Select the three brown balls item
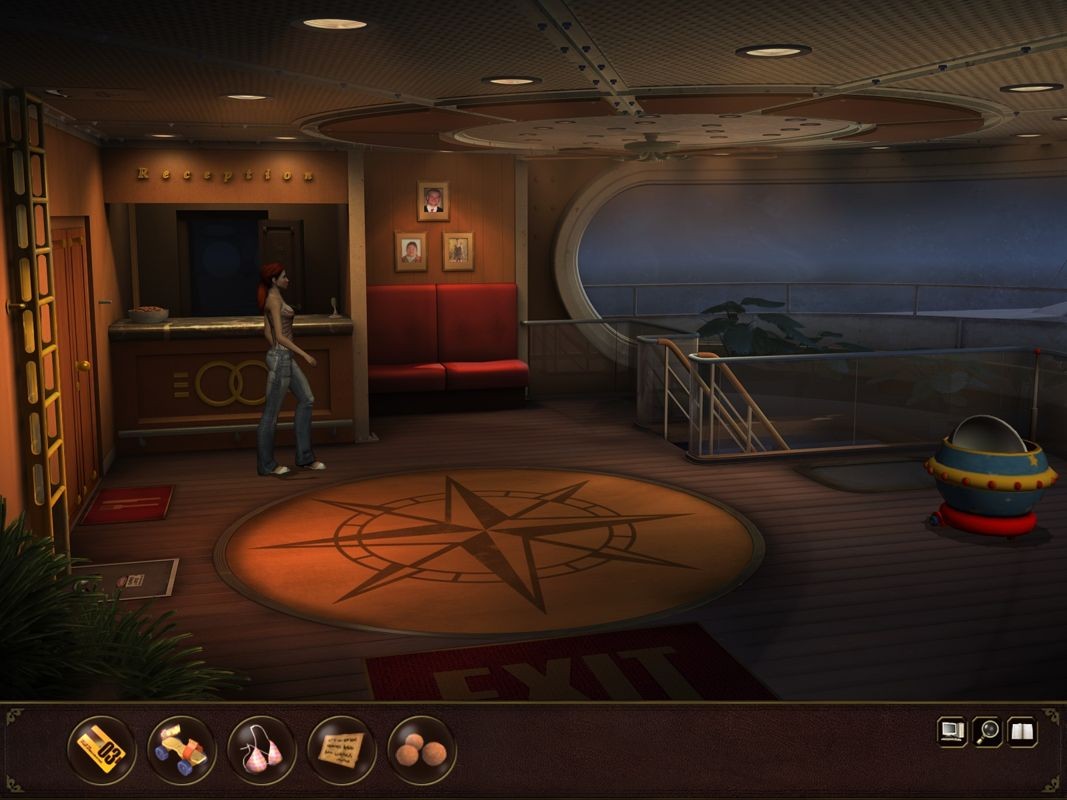 (x=421, y=750)
